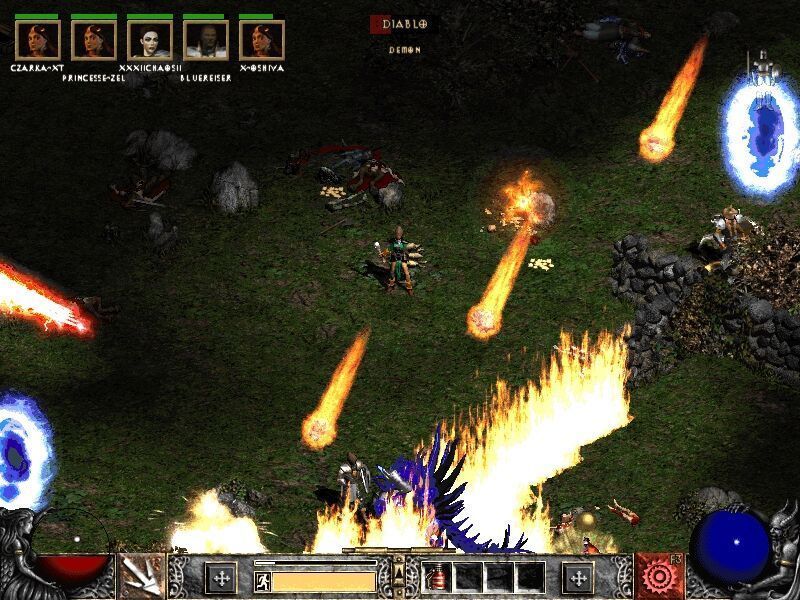Select the X-OSHIVA party portrait
800x600 pixels.
point(262,40)
